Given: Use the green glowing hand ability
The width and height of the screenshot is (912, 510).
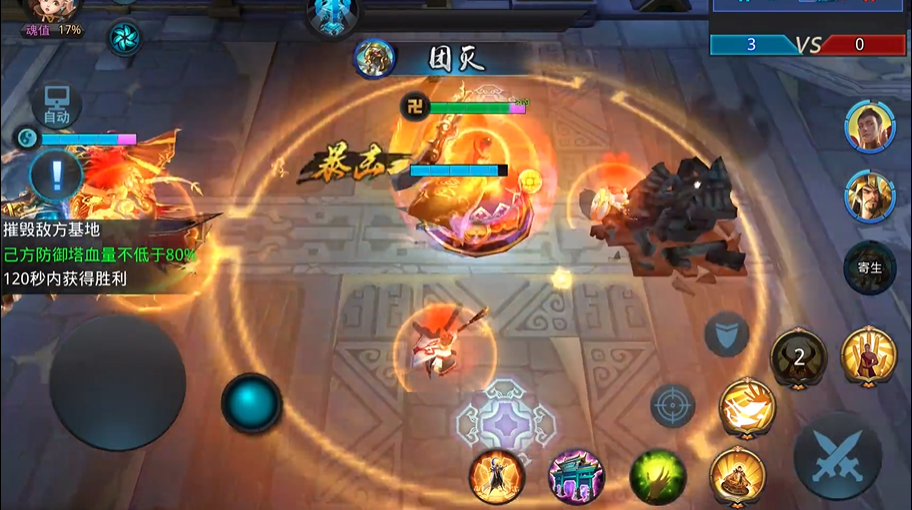Looking at the screenshot, I should (657, 476).
